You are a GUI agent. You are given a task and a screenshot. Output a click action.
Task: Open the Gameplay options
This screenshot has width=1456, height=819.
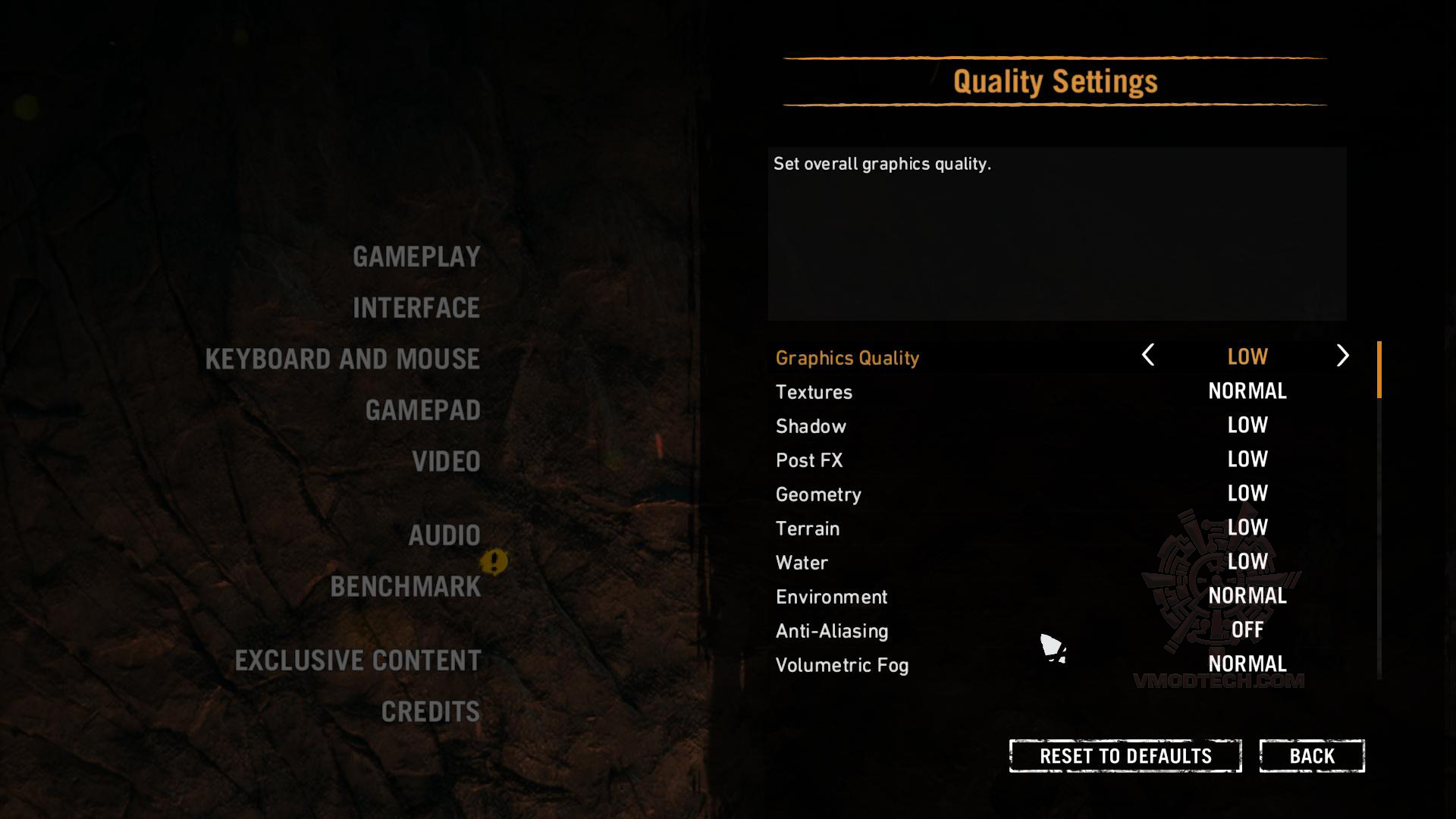tap(416, 257)
